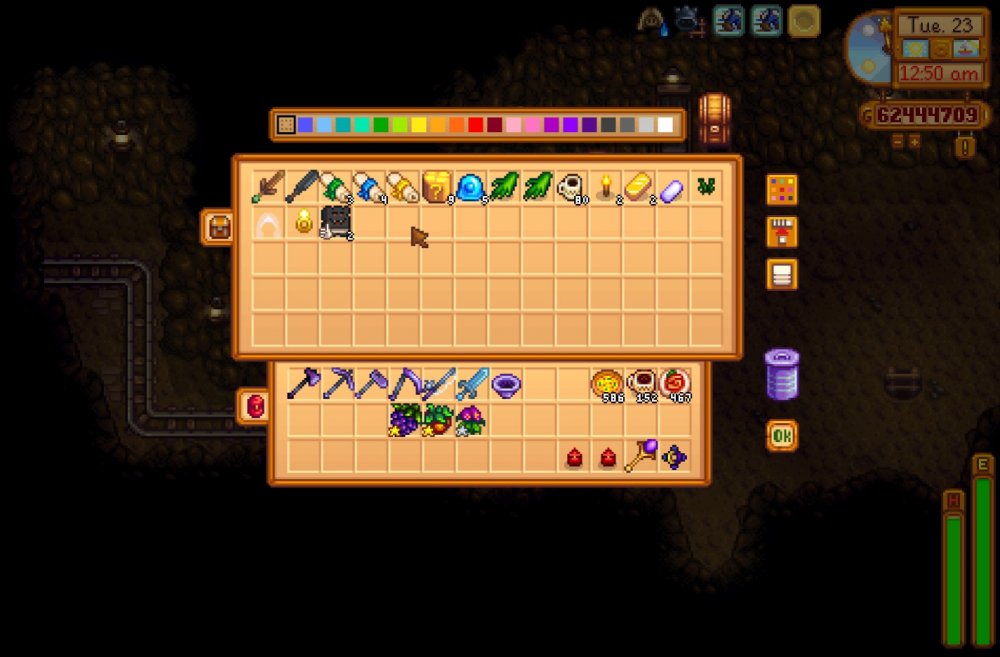Image resolution: width=1000 pixels, height=657 pixels.
Task: Organize the chest with the sort button
Action: pyautogui.click(x=781, y=273)
